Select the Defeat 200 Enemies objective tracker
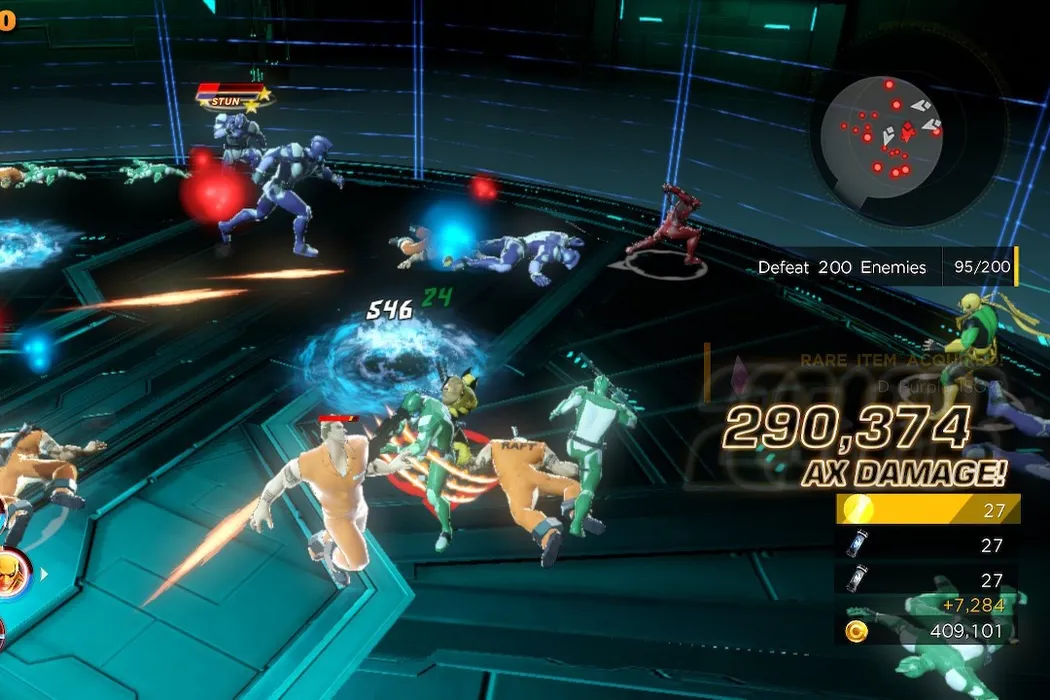Screen dimensions: 1050x700 pyautogui.click(x=884, y=267)
